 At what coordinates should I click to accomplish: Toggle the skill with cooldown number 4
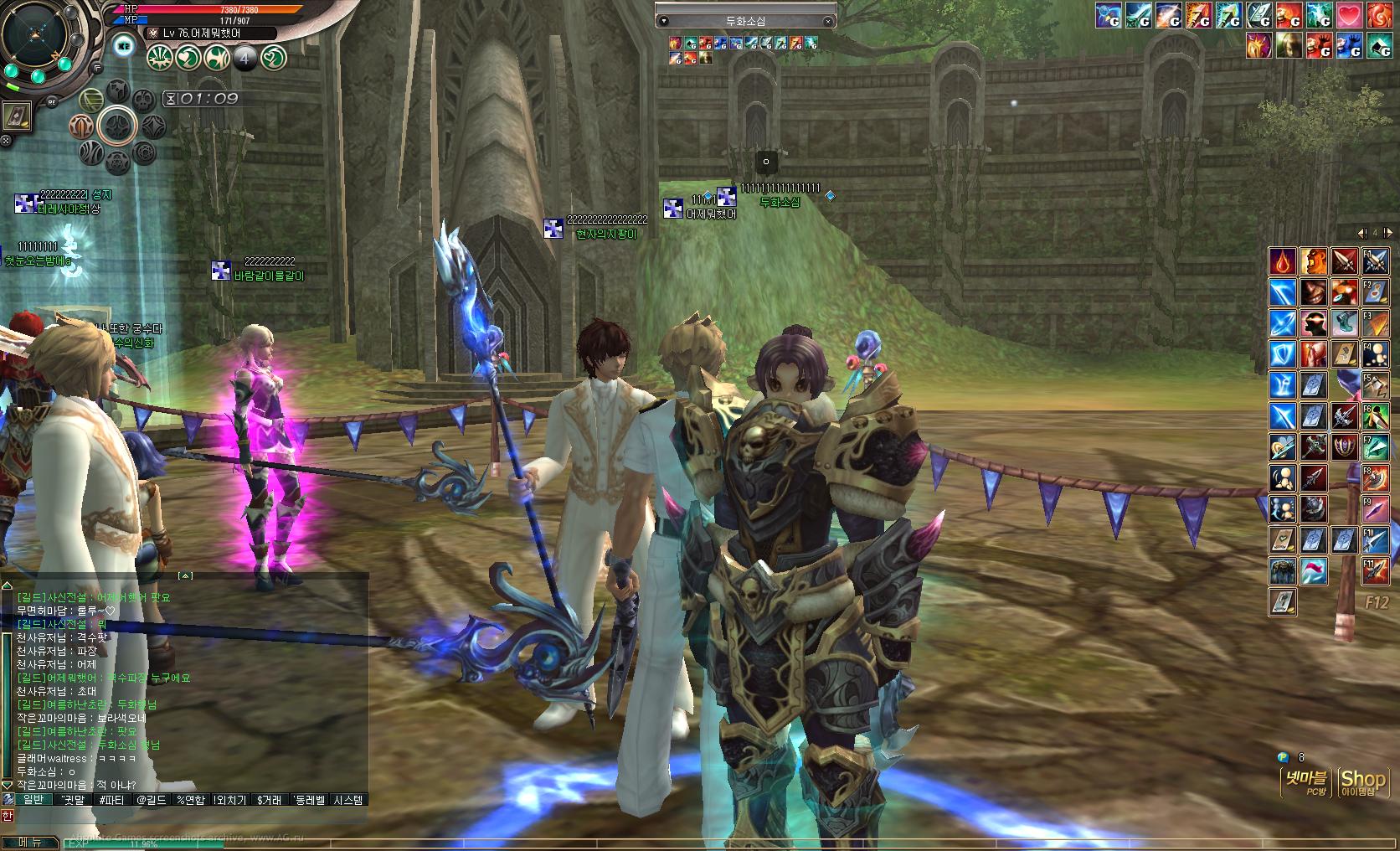click(x=244, y=57)
